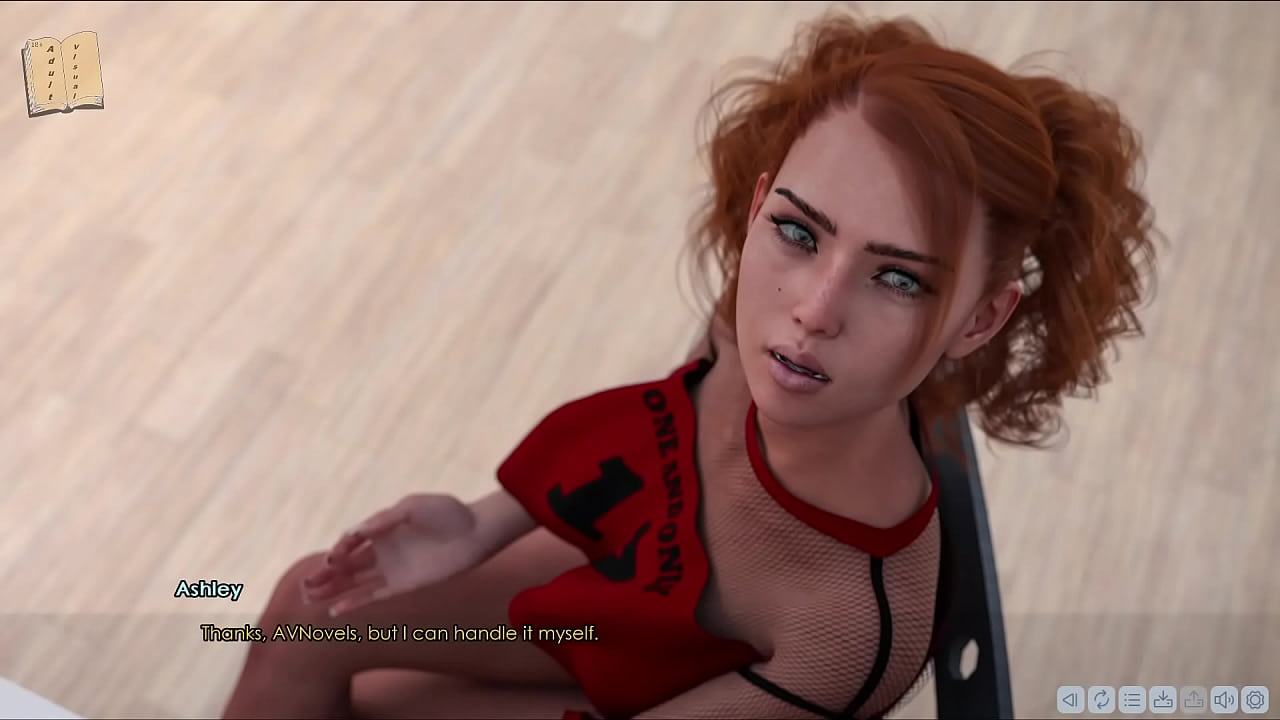The width and height of the screenshot is (1280, 720).
Task: Toggle sound with the speaker icon
Action: tap(1224, 700)
